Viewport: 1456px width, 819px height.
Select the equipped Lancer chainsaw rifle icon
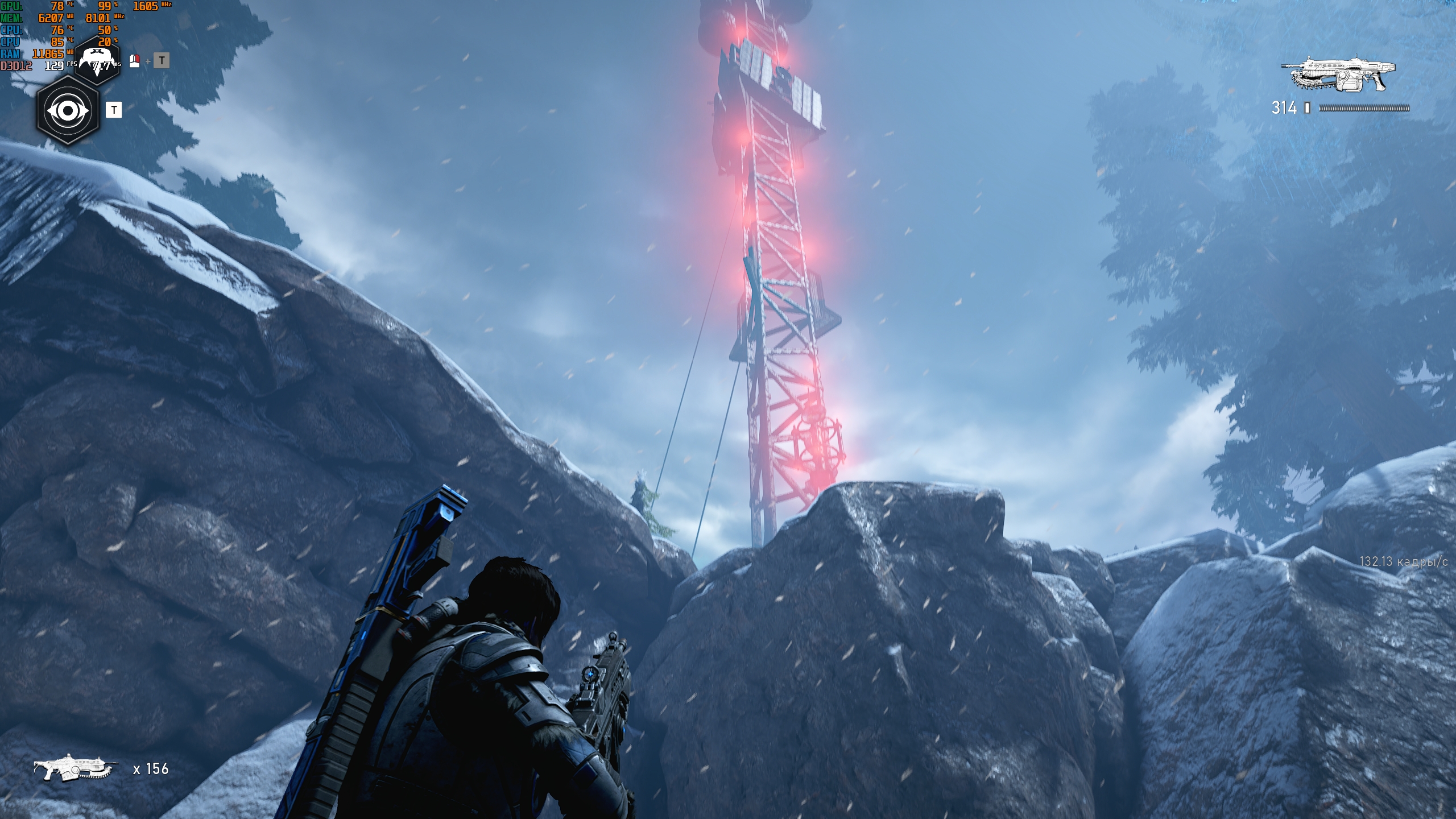click(1338, 74)
